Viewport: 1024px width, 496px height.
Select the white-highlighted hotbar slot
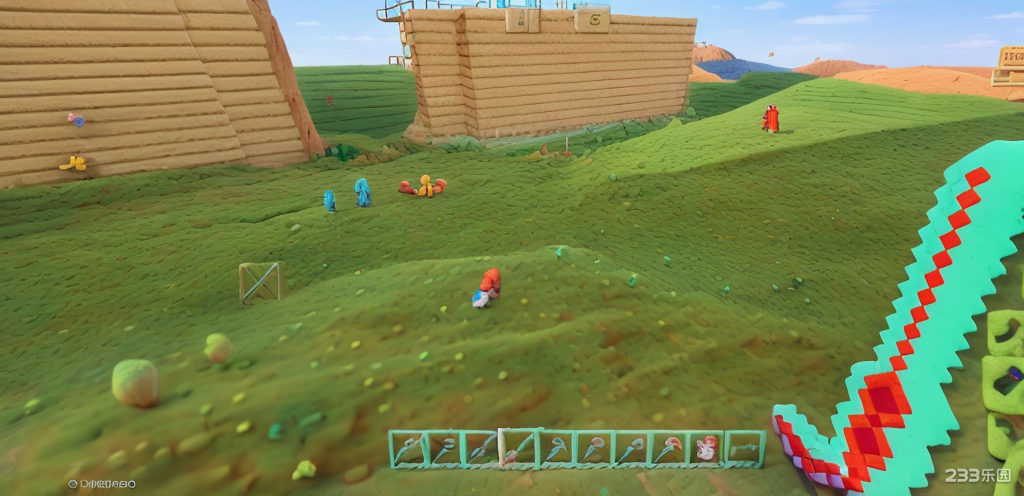click(x=518, y=449)
